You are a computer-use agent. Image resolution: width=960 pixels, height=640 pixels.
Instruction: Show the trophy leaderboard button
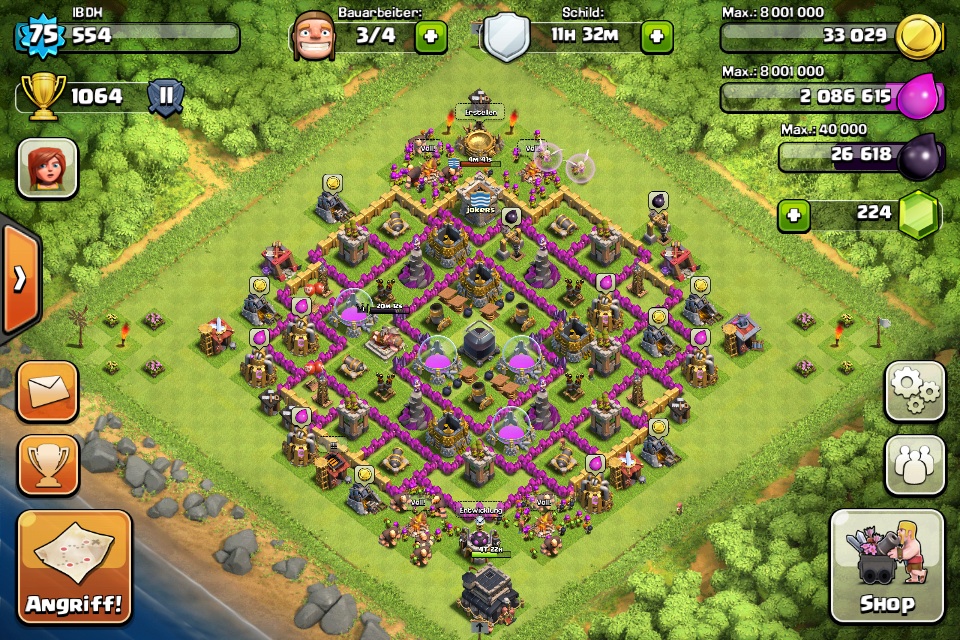pos(47,465)
